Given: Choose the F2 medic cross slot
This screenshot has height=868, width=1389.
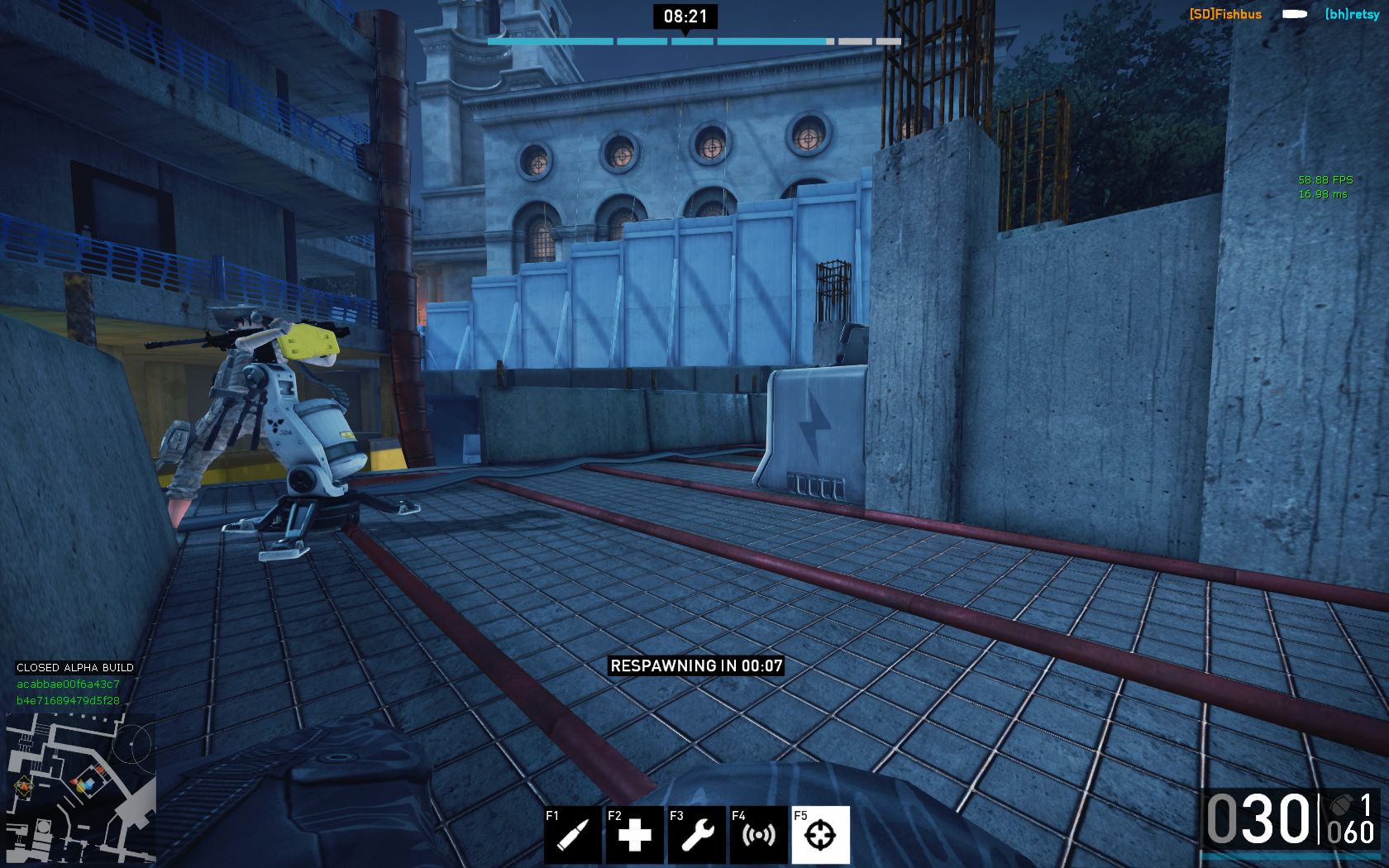Looking at the screenshot, I should tap(634, 835).
